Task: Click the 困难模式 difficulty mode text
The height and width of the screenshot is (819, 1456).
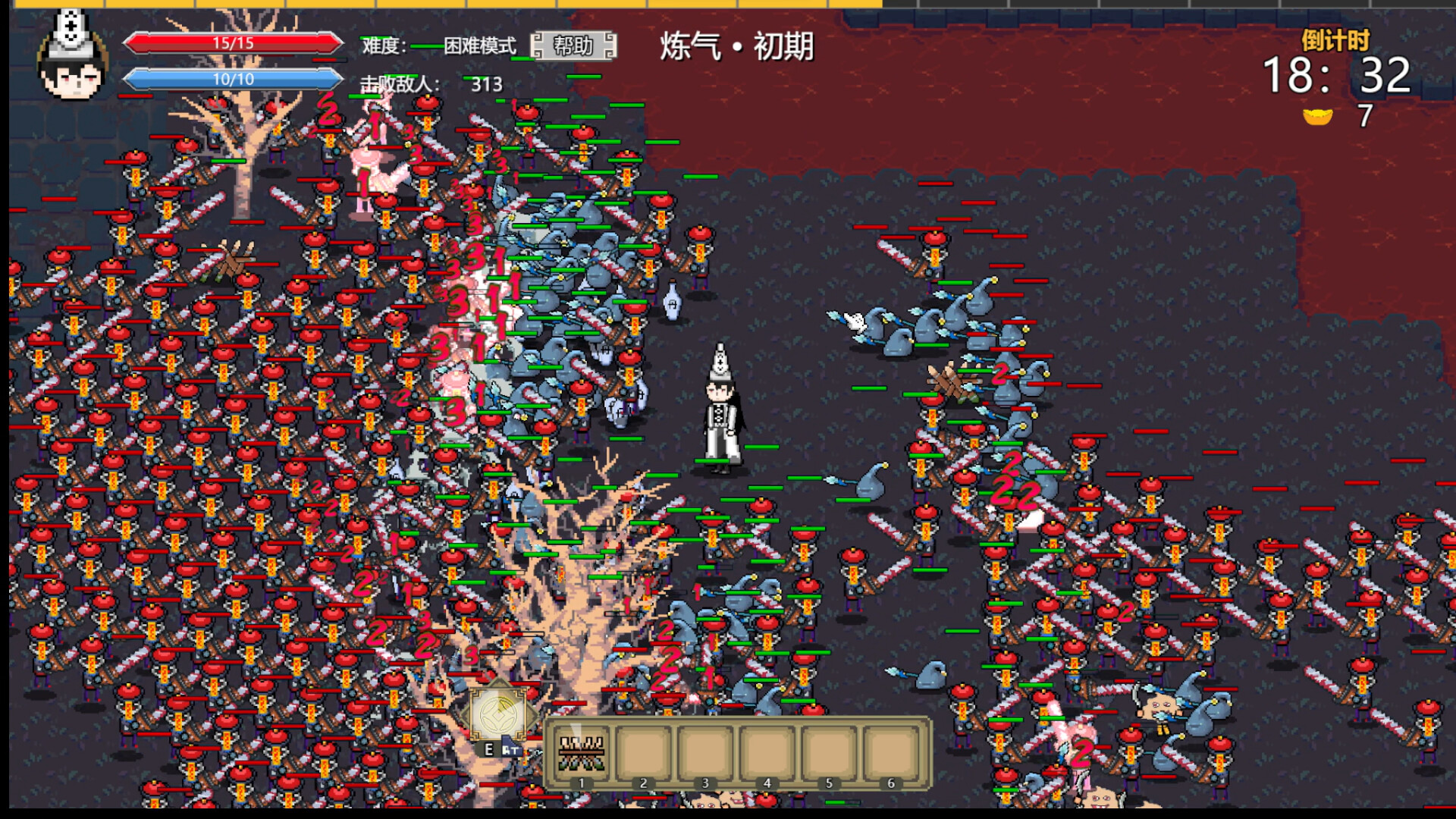Action: click(x=478, y=45)
